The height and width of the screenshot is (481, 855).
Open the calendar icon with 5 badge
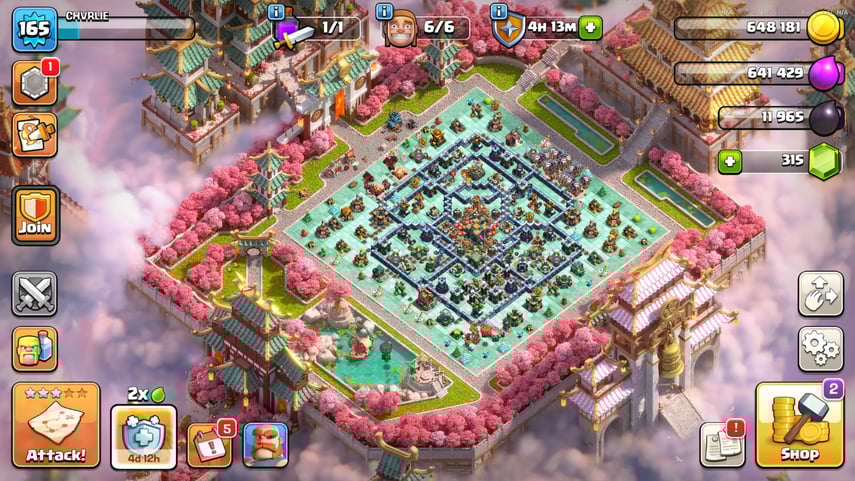[209, 444]
